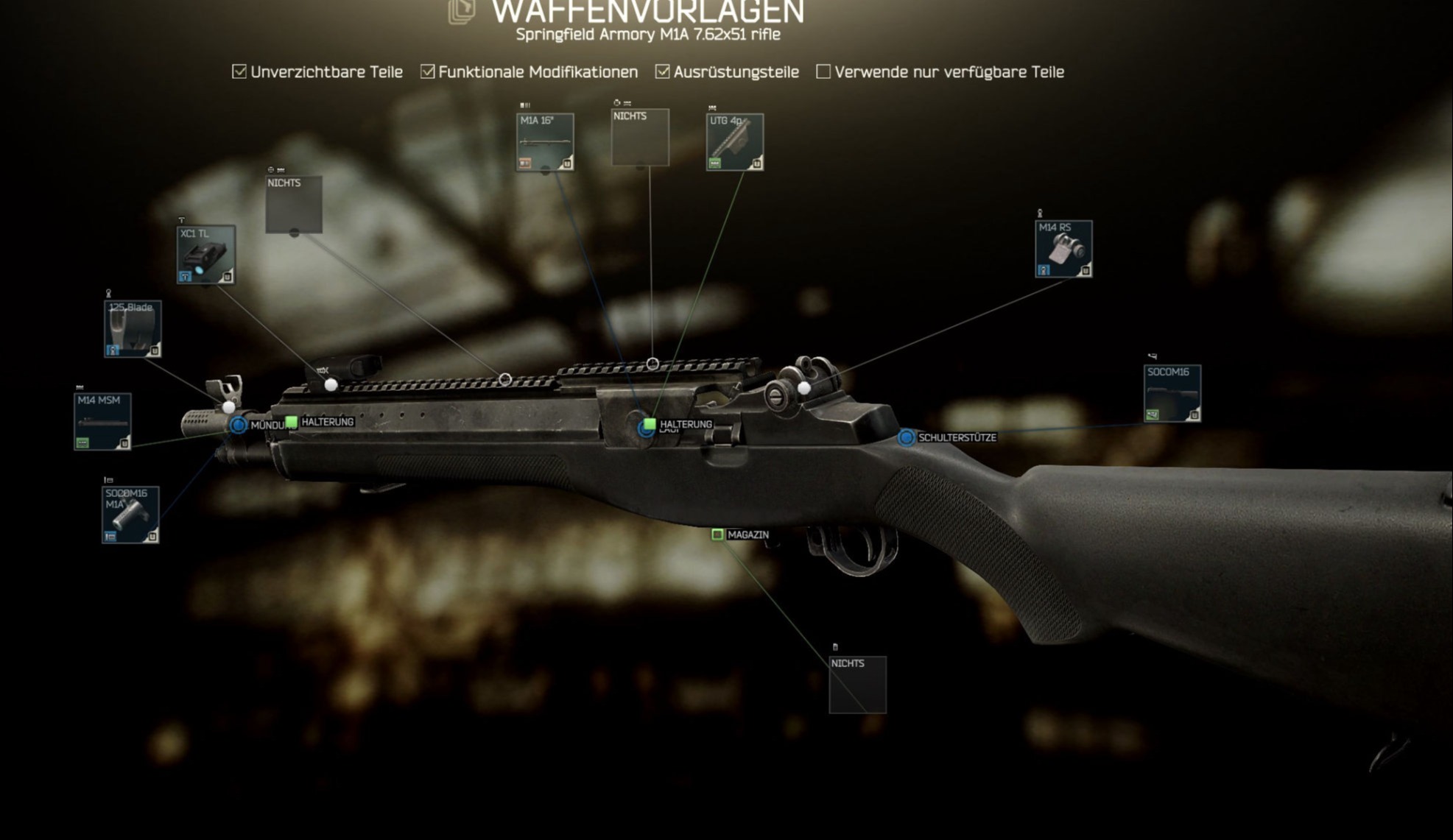Select the SOCOM16 M1A gas block slot
Image resolution: width=1453 pixels, height=840 pixels.
coord(130,515)
